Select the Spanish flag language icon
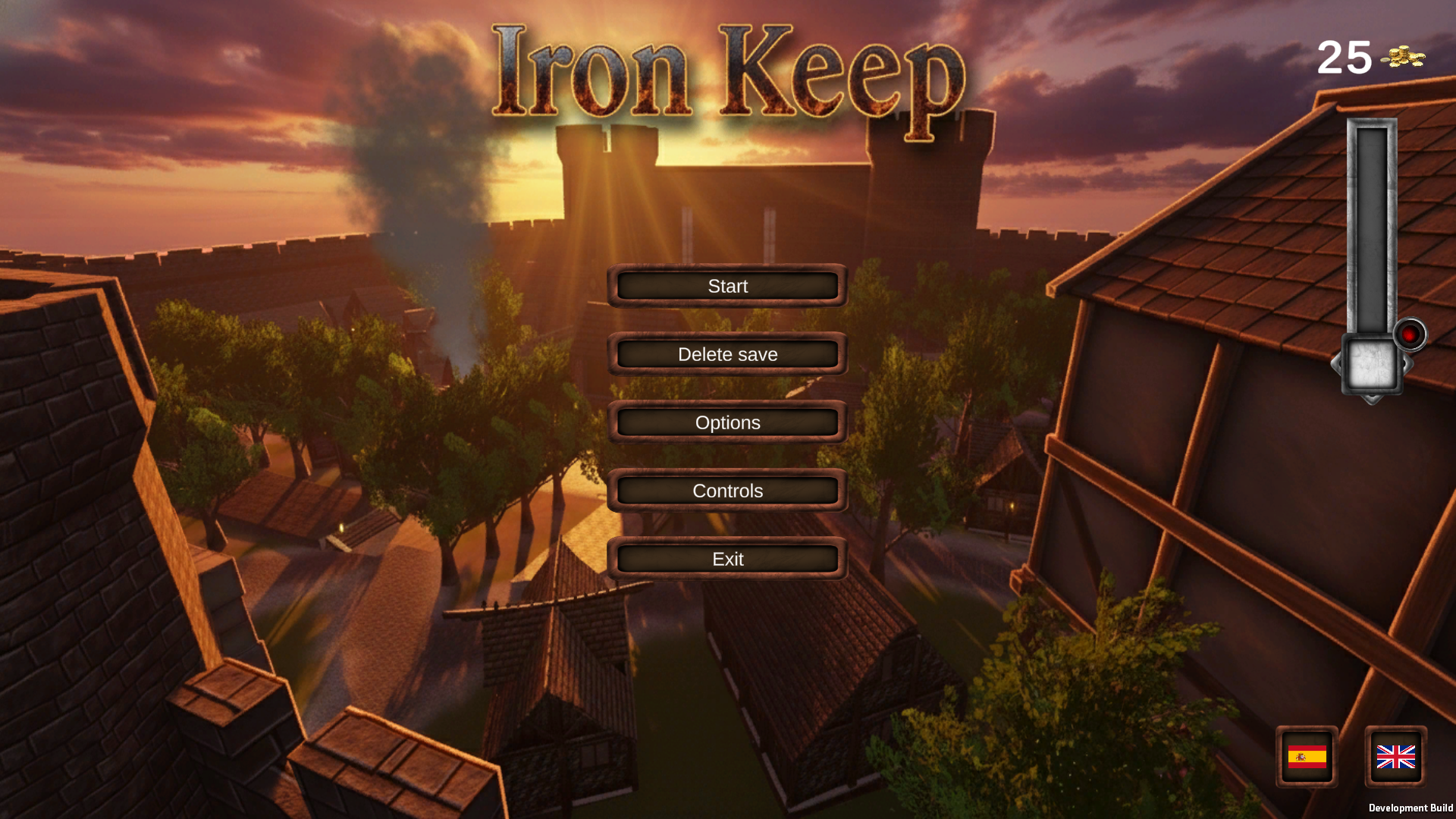1456x819 pixels. [x=1307, y=758]
